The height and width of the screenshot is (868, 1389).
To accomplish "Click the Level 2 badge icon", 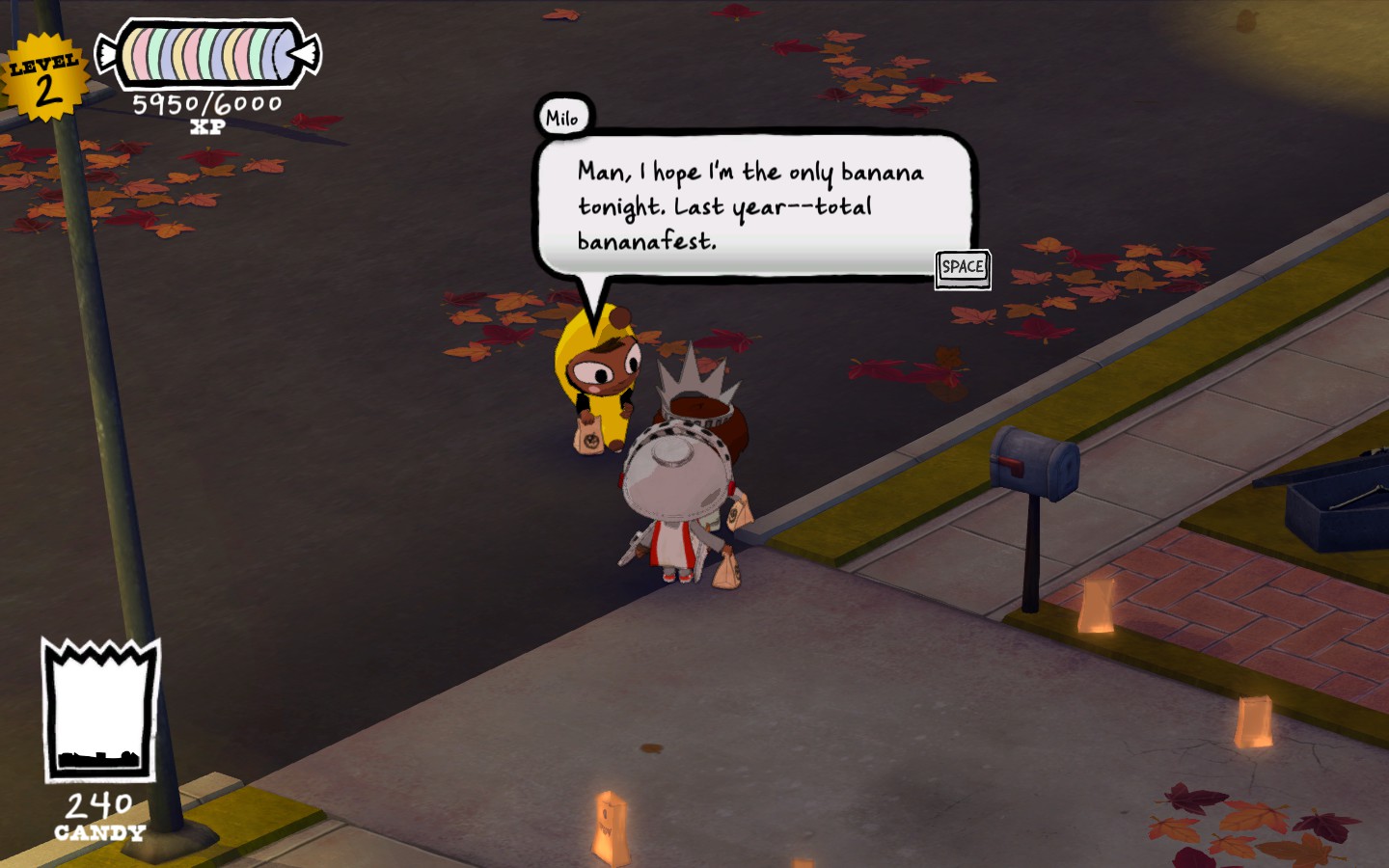I will point(43,70).
